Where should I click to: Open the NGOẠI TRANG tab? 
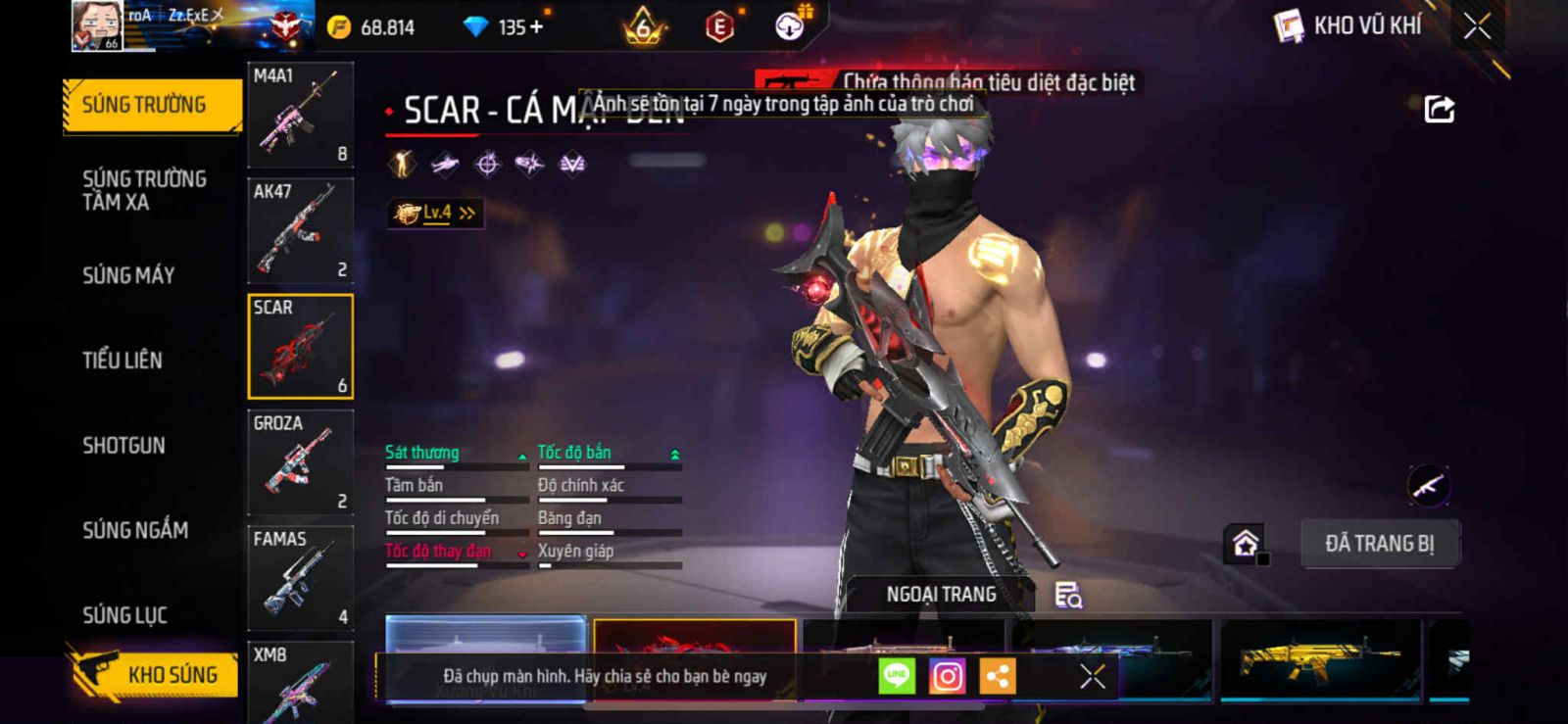click(x=941, y=595)
